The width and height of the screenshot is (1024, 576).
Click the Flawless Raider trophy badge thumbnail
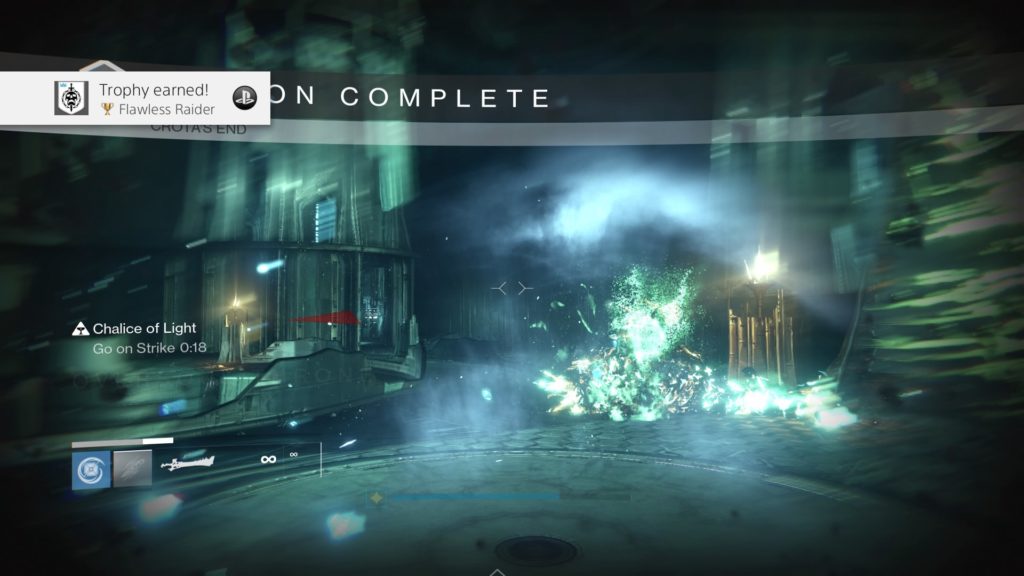(73, 98)
